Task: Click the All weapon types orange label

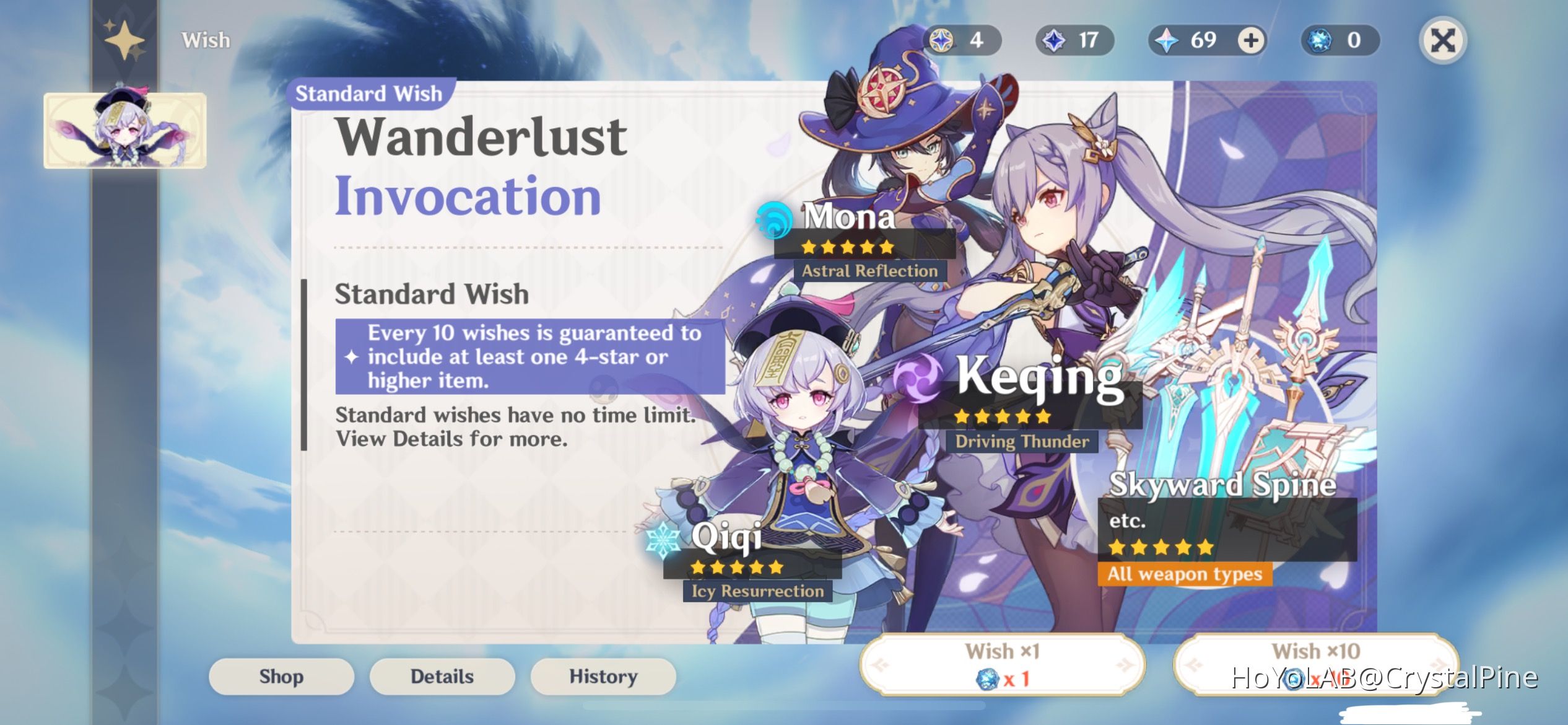Action: coord(1187,574)
